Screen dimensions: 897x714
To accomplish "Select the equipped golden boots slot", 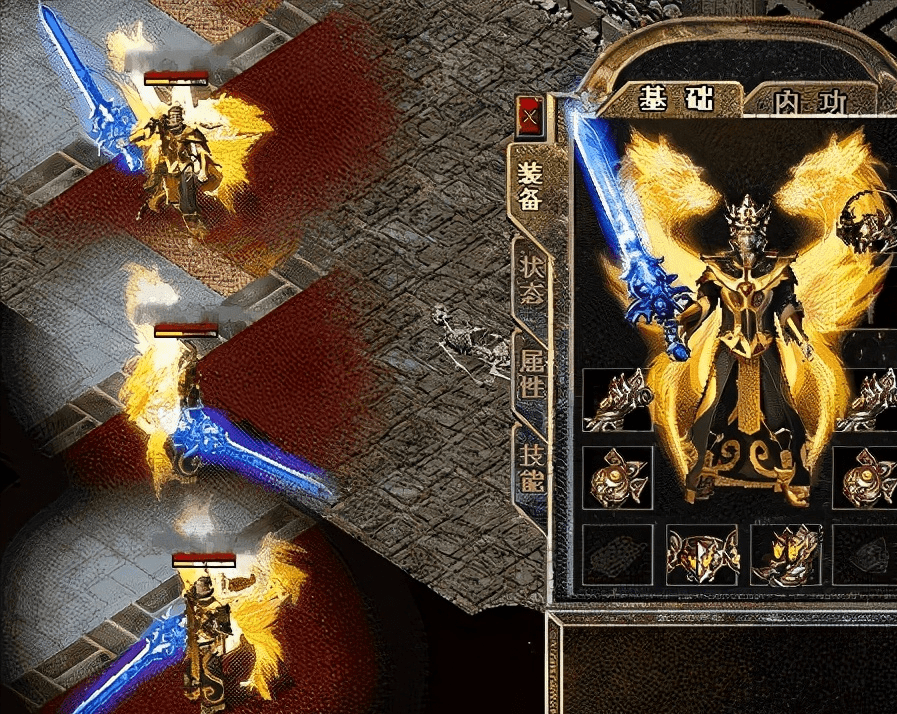I will coord(785,555).
